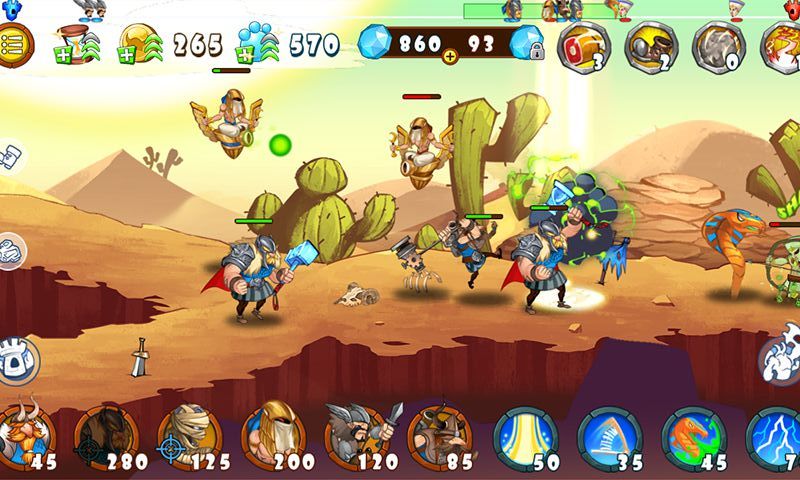
Task: Tap the locked blue gem icon
Action: coord(527,43)
